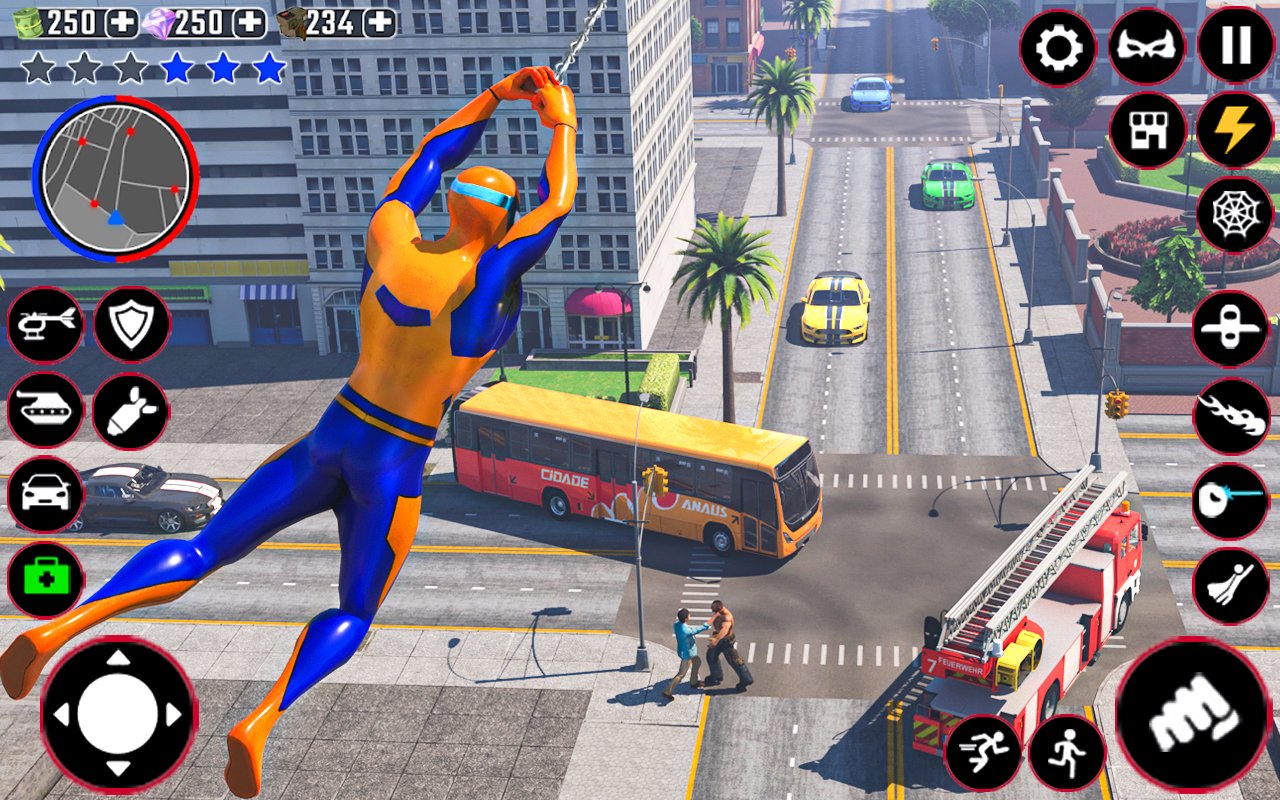This screenshot has width=1280, height=800.
Task: Drop the bomb missile
Action: pyautogui.click(x=131, y=410)
